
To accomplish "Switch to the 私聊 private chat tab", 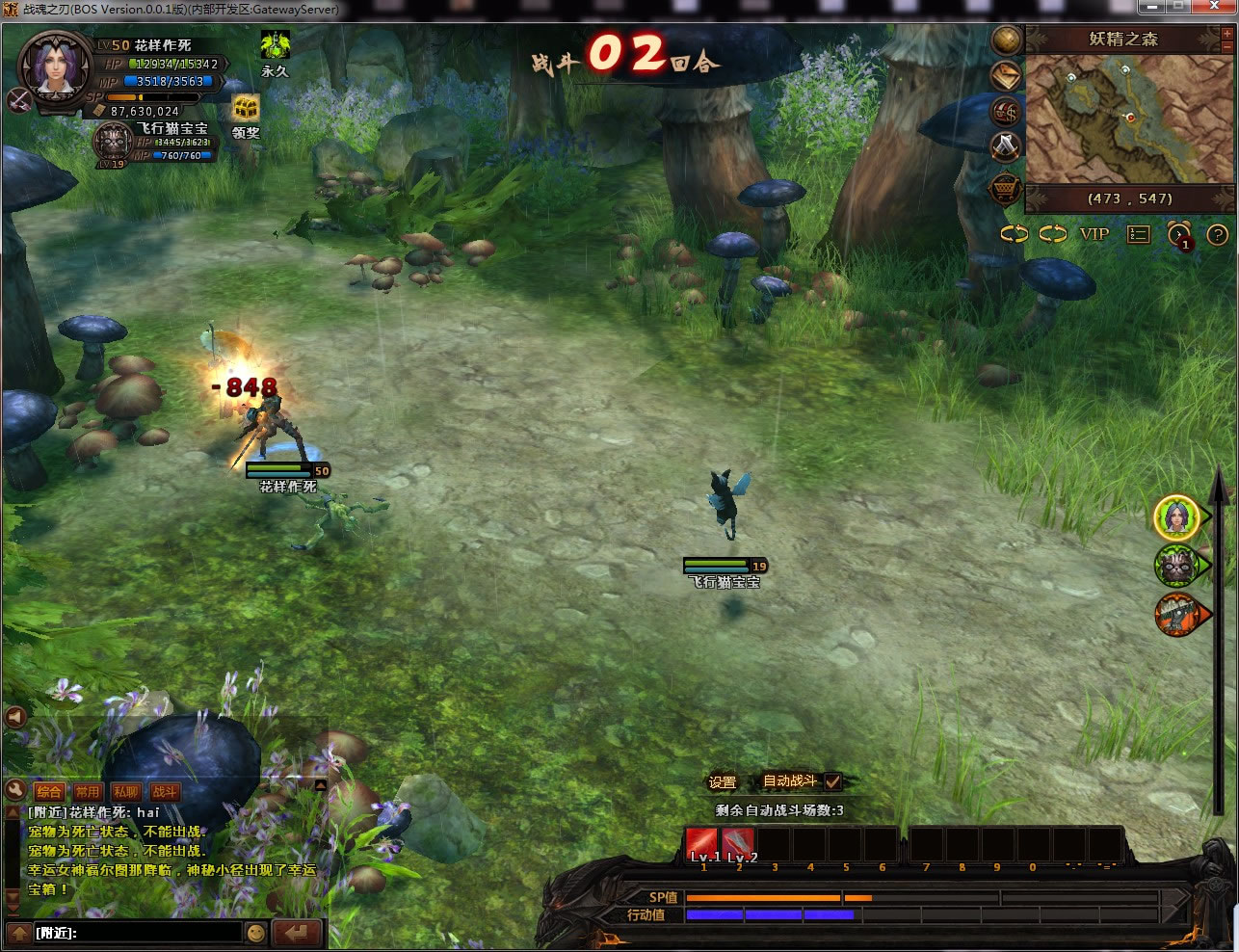I will point(126,792).
